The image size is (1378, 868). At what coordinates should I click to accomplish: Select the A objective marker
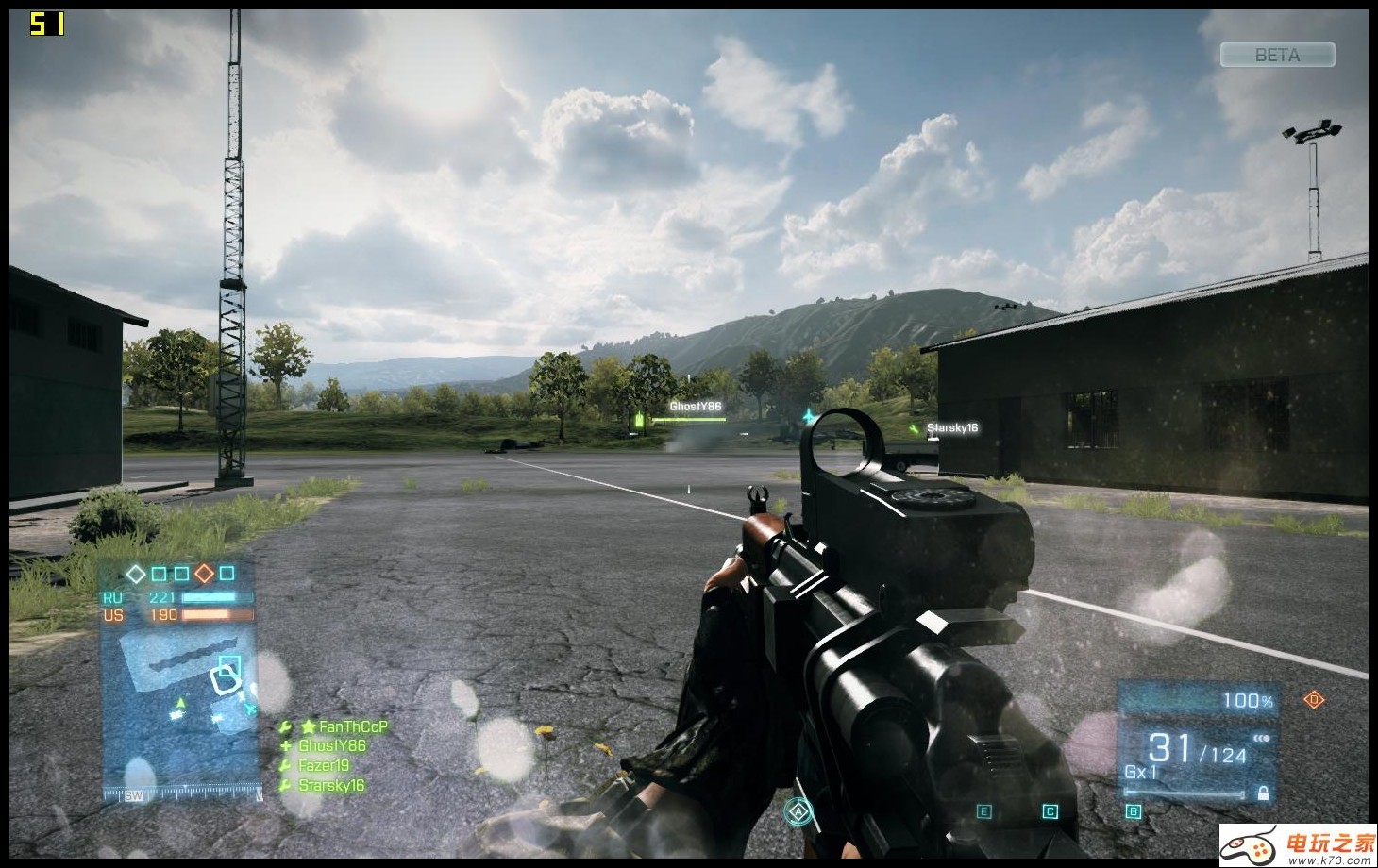(798, 810)
